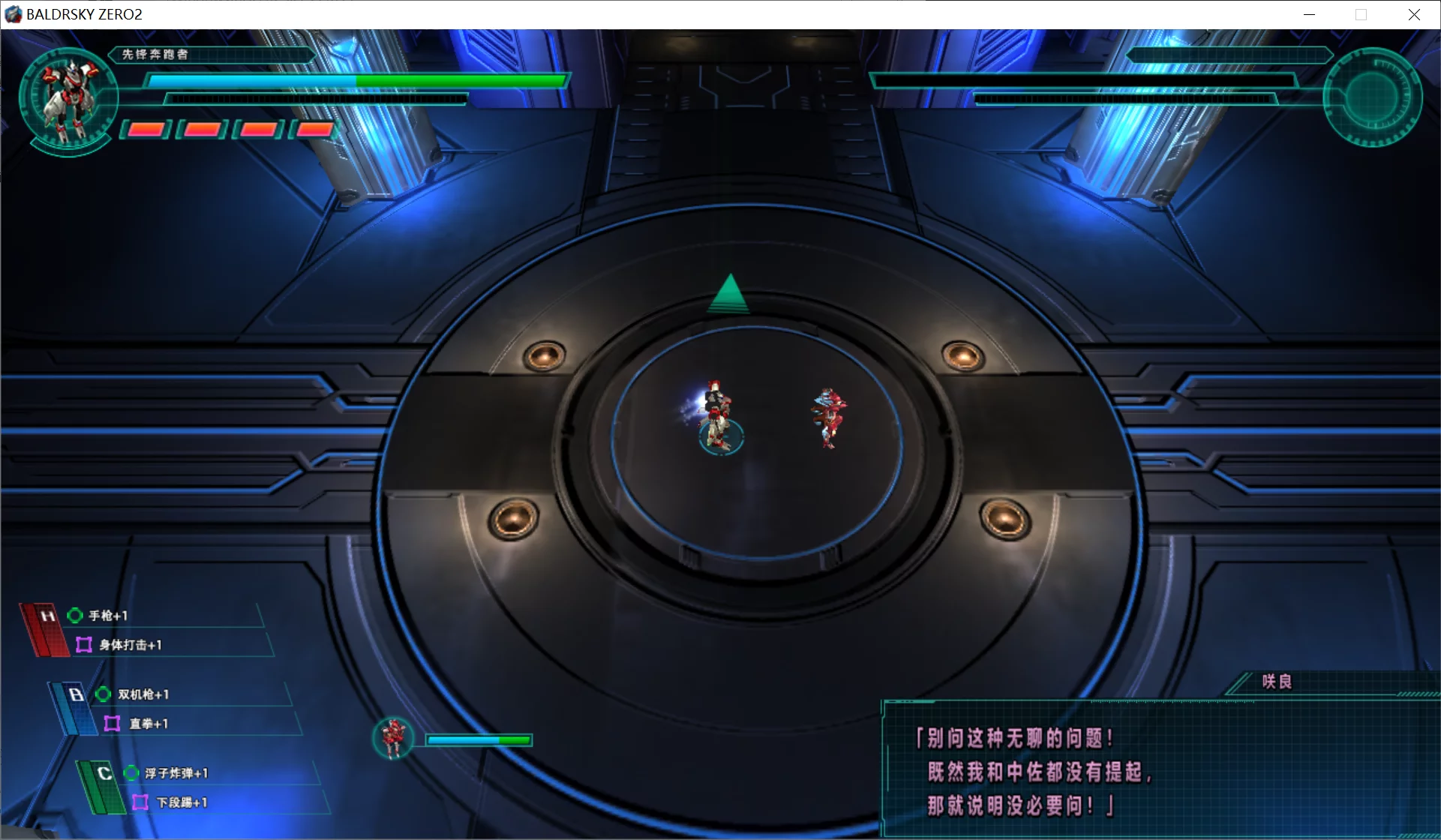
Task: Click the 下段踢+1 low kick icon
Action: click(141, 802)
